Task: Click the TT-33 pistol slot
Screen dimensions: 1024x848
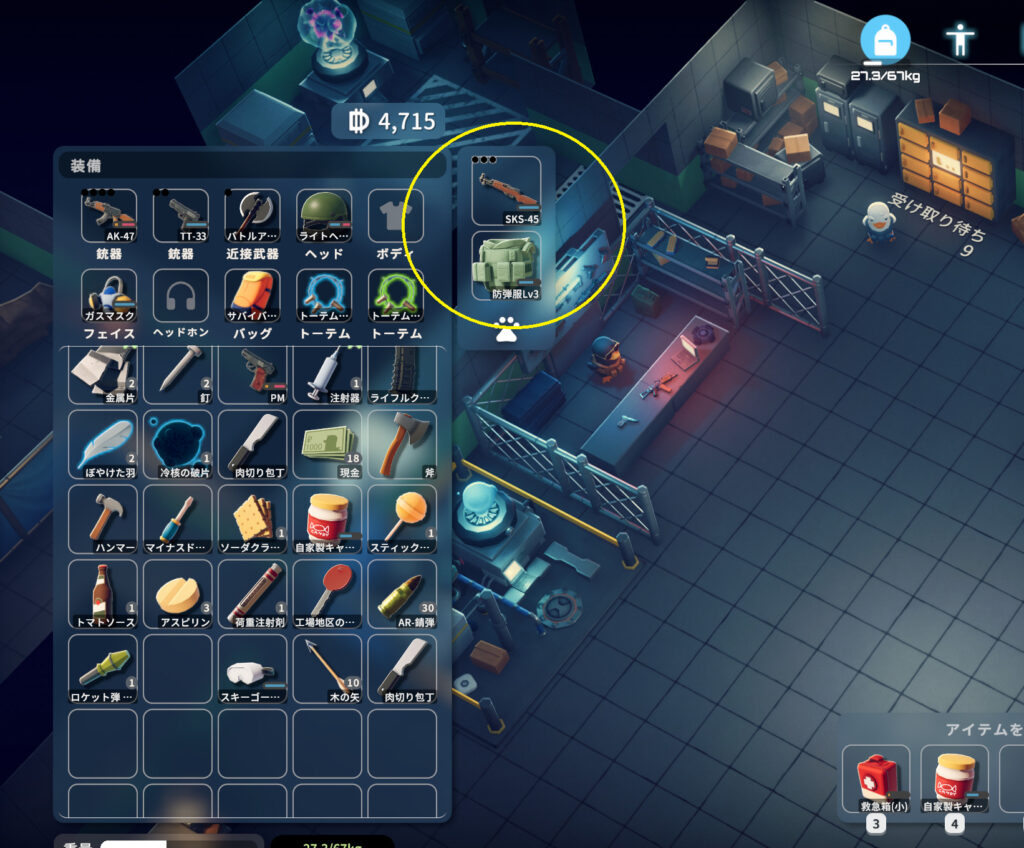Action: 181,215
